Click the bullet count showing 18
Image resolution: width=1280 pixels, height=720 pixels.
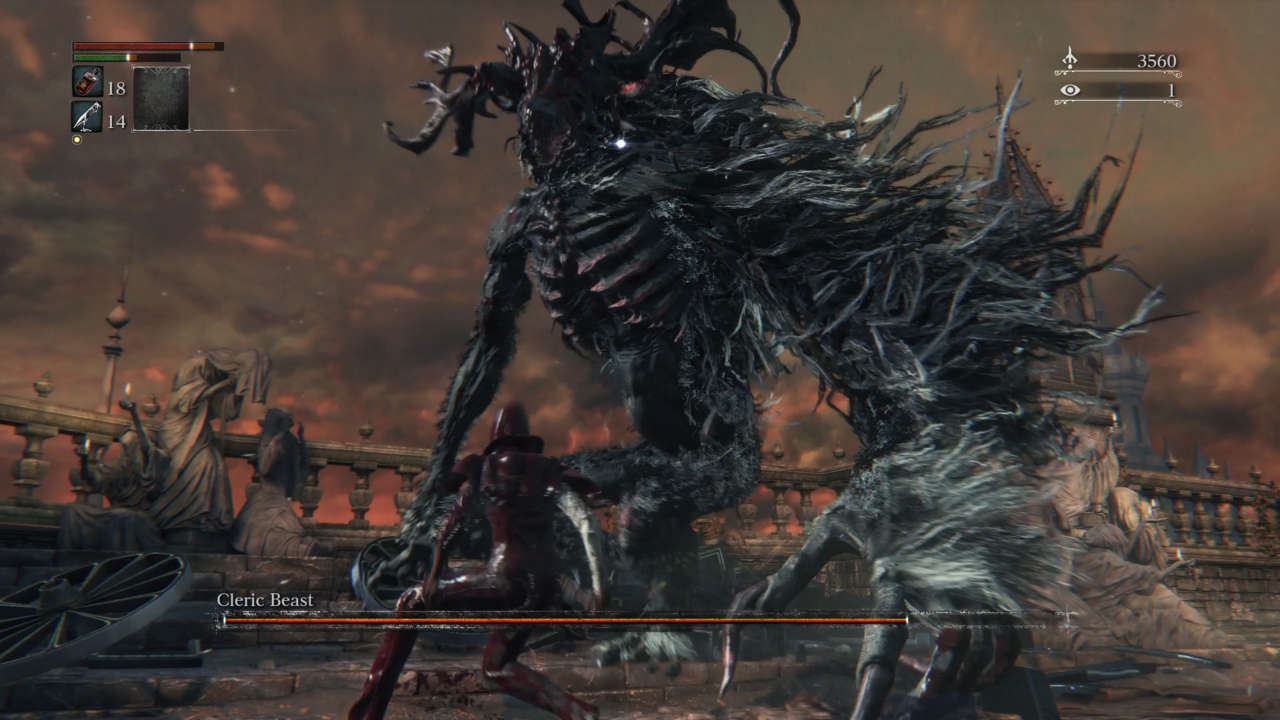click(x=118, y=89)
